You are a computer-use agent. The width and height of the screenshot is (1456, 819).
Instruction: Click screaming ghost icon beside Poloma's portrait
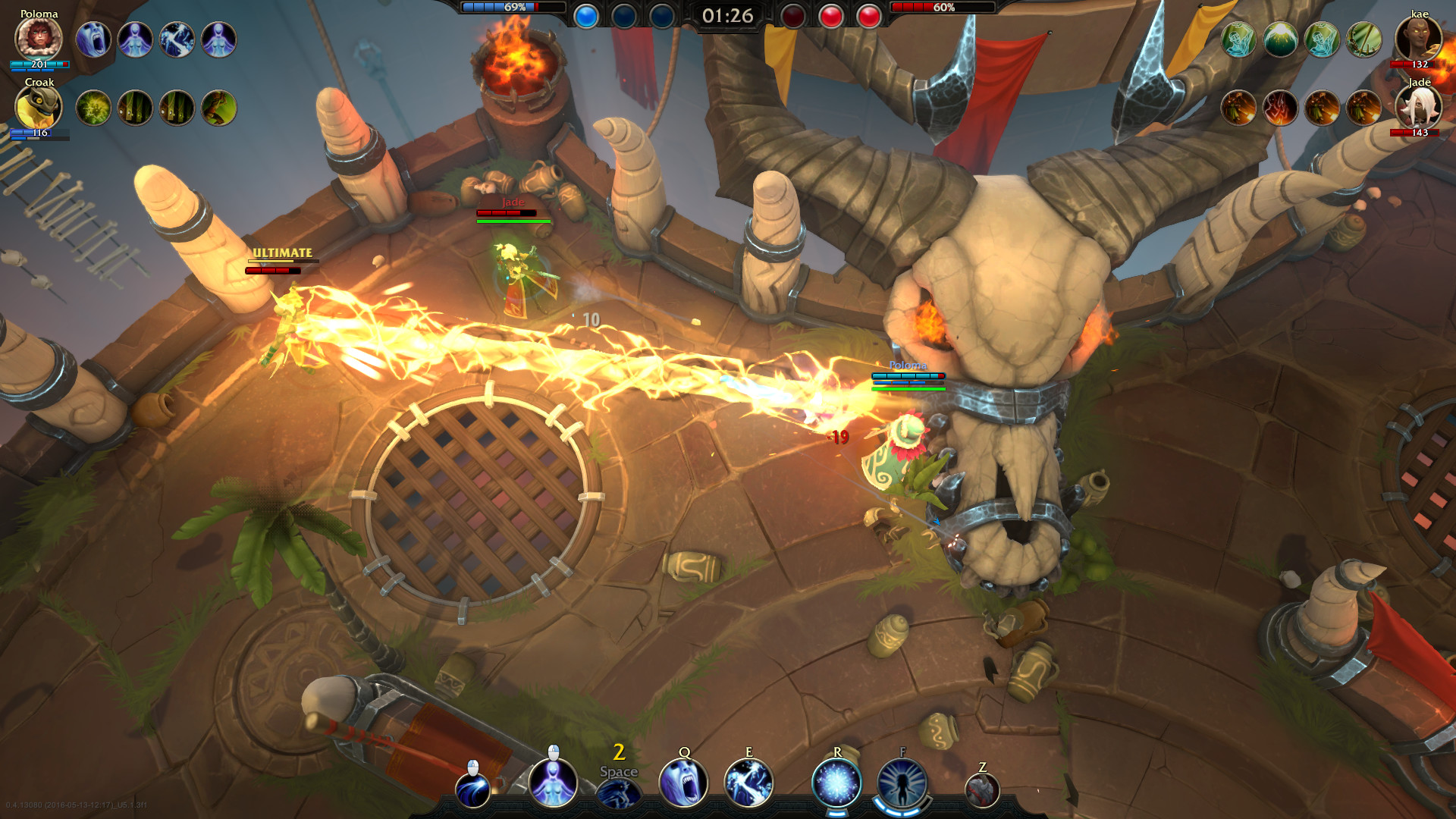[93, 39]
